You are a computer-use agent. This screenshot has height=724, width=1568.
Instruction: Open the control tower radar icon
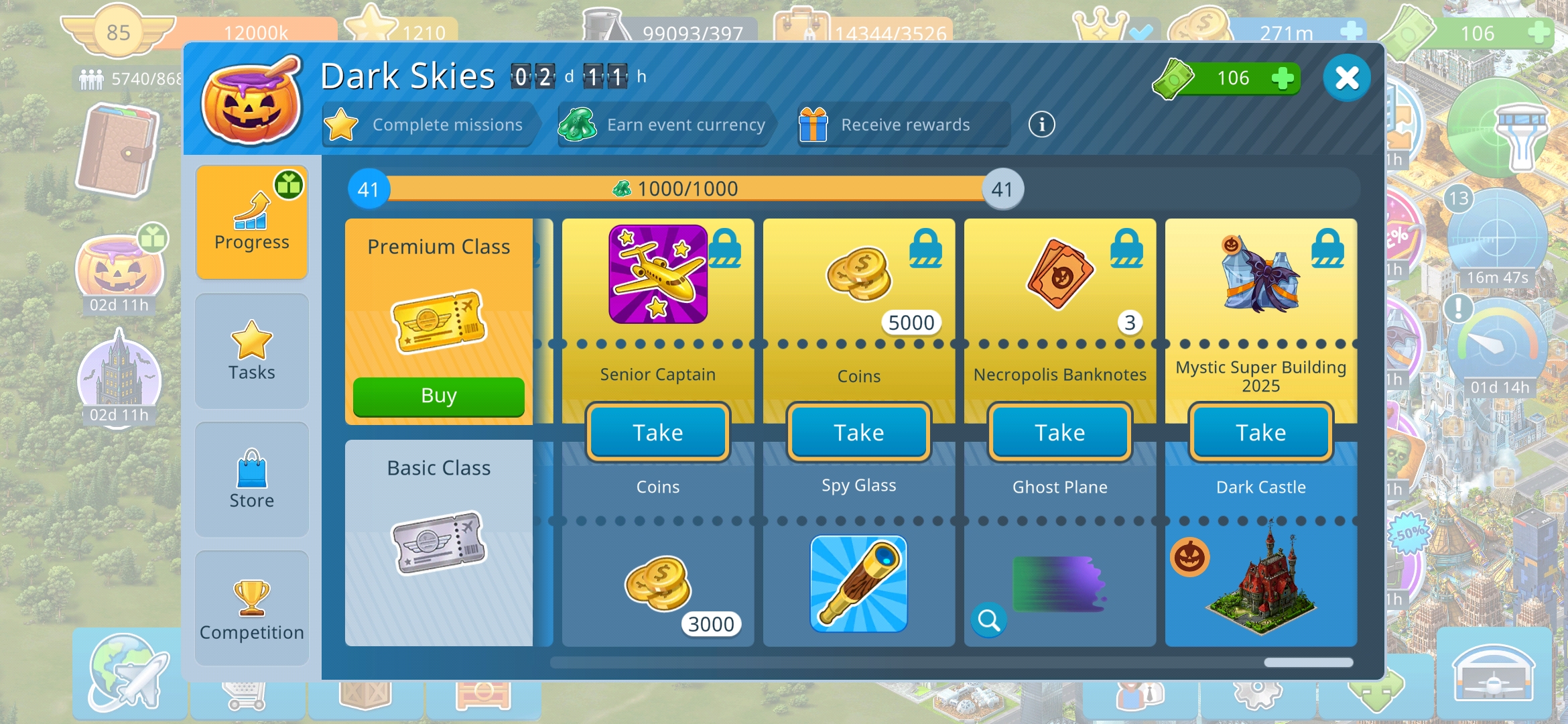pos(1499,131)
